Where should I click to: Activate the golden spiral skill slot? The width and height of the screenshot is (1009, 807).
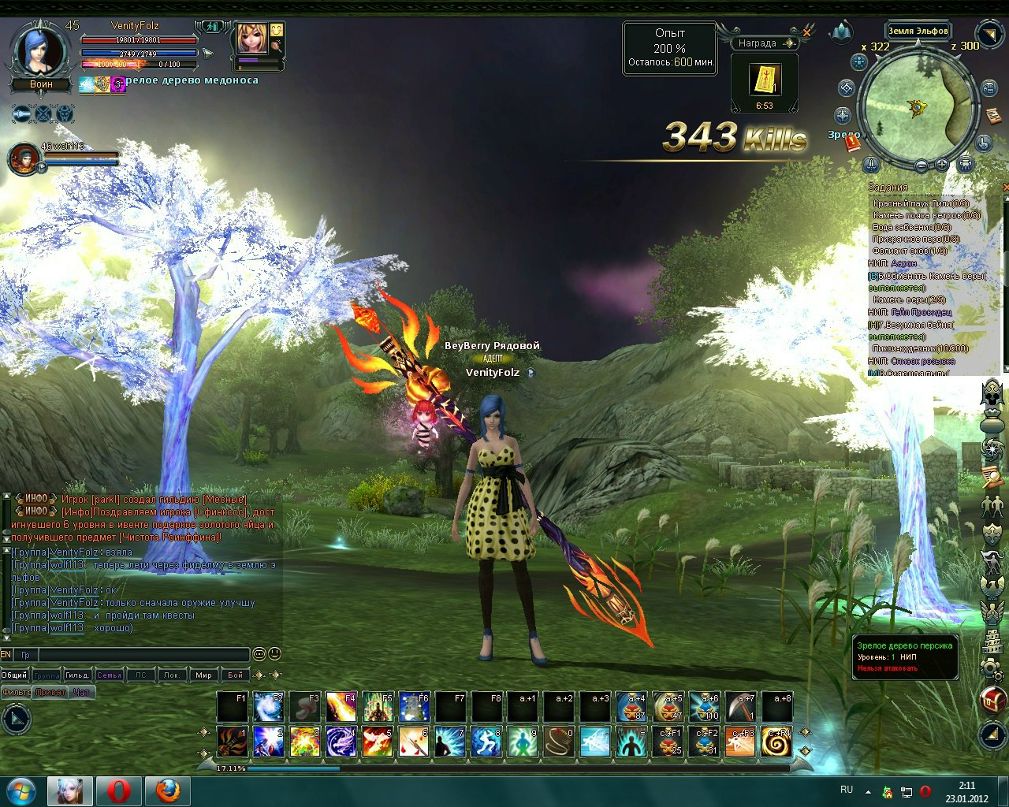tap(777, 741)
